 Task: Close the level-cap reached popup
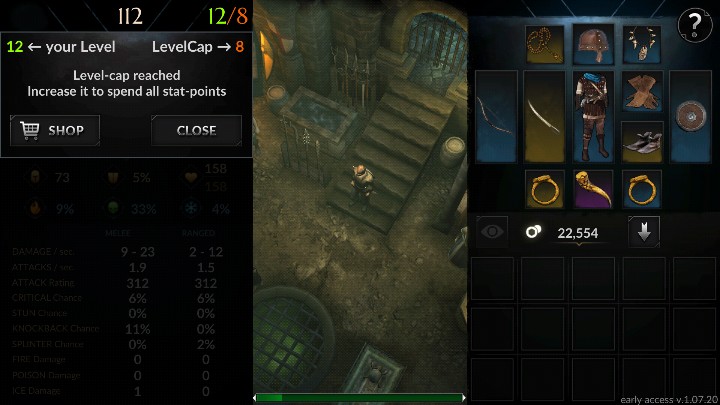click(196, 130)
